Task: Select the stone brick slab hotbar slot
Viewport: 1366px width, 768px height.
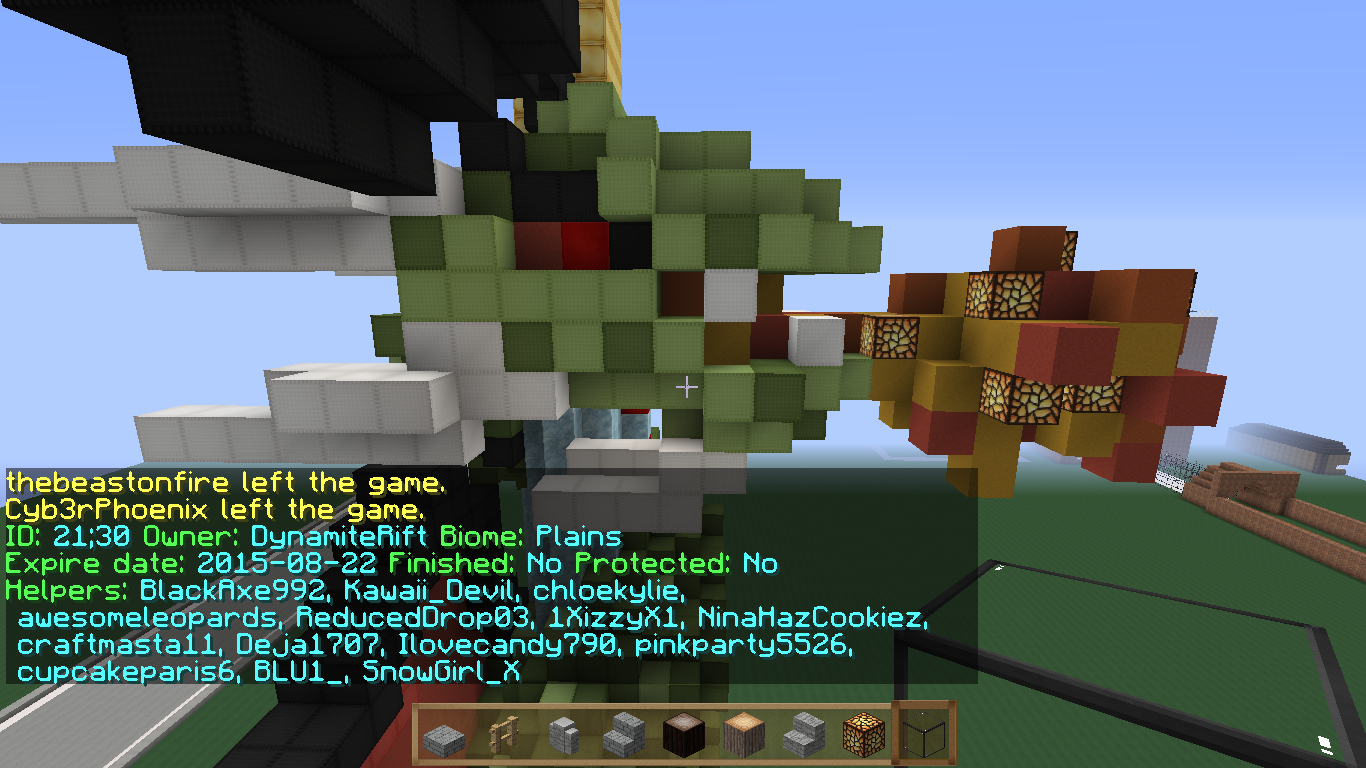Action: click(x=443, y=737)
